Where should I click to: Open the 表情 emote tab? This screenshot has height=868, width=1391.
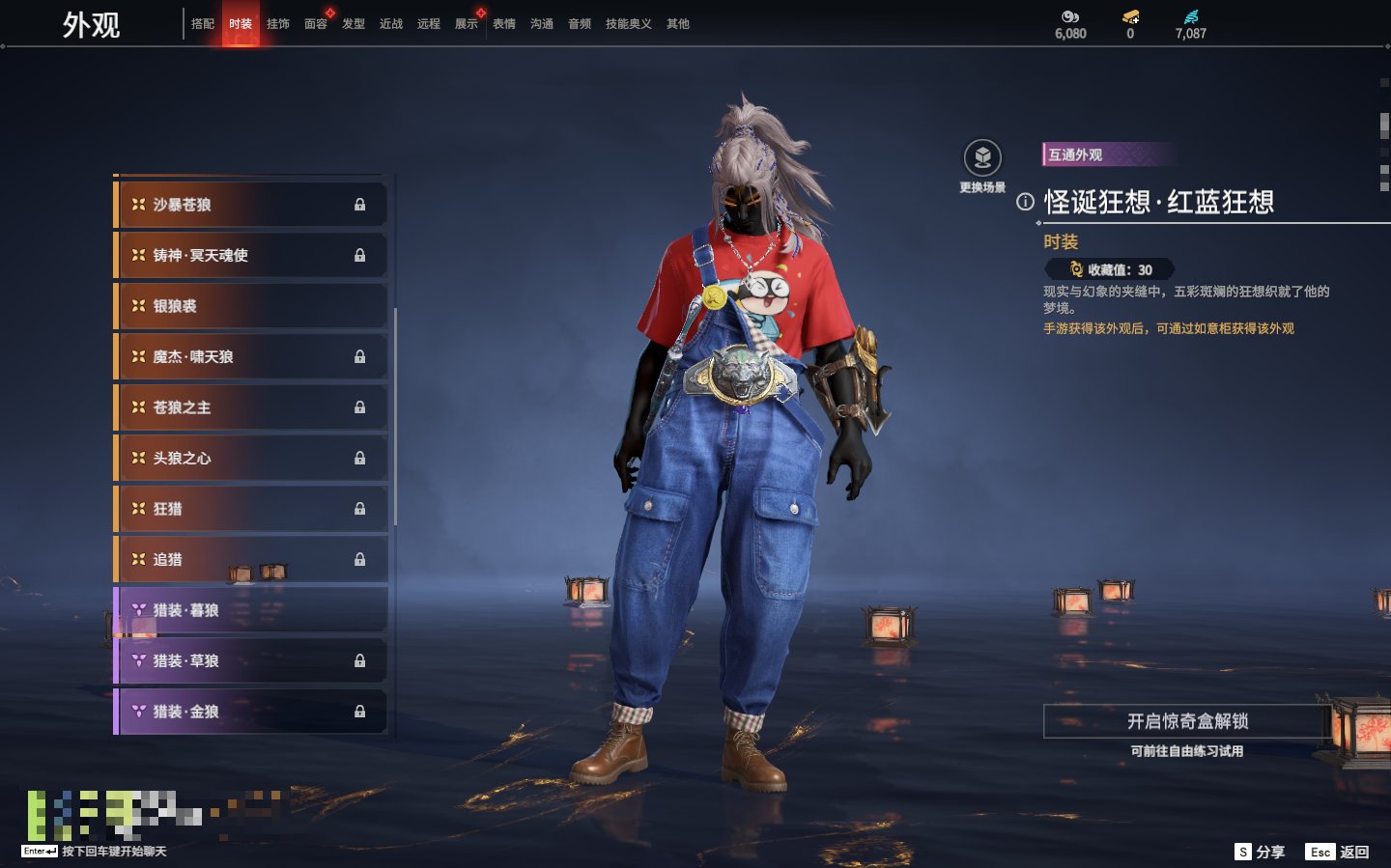[x=504, y=24]
